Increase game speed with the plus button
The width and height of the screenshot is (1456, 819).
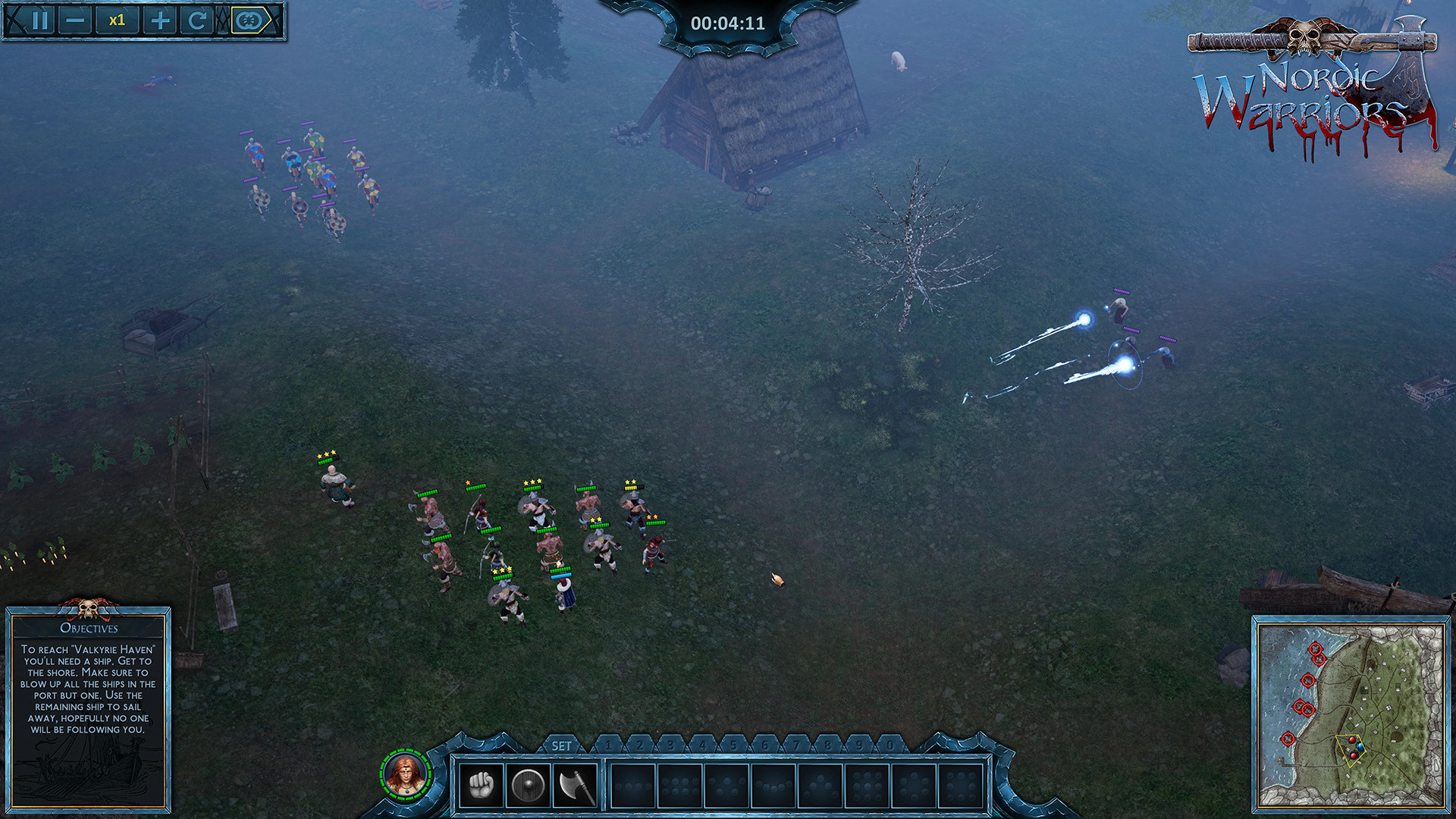point(160,20)
